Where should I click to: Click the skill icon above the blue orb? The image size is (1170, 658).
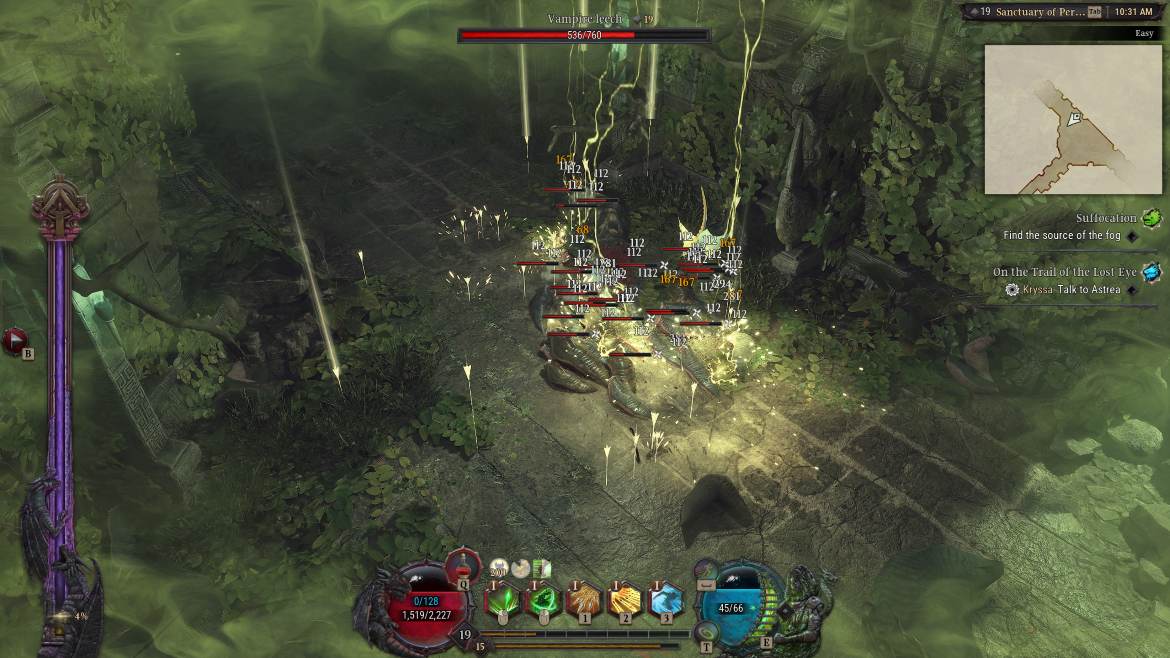[707, 572]
